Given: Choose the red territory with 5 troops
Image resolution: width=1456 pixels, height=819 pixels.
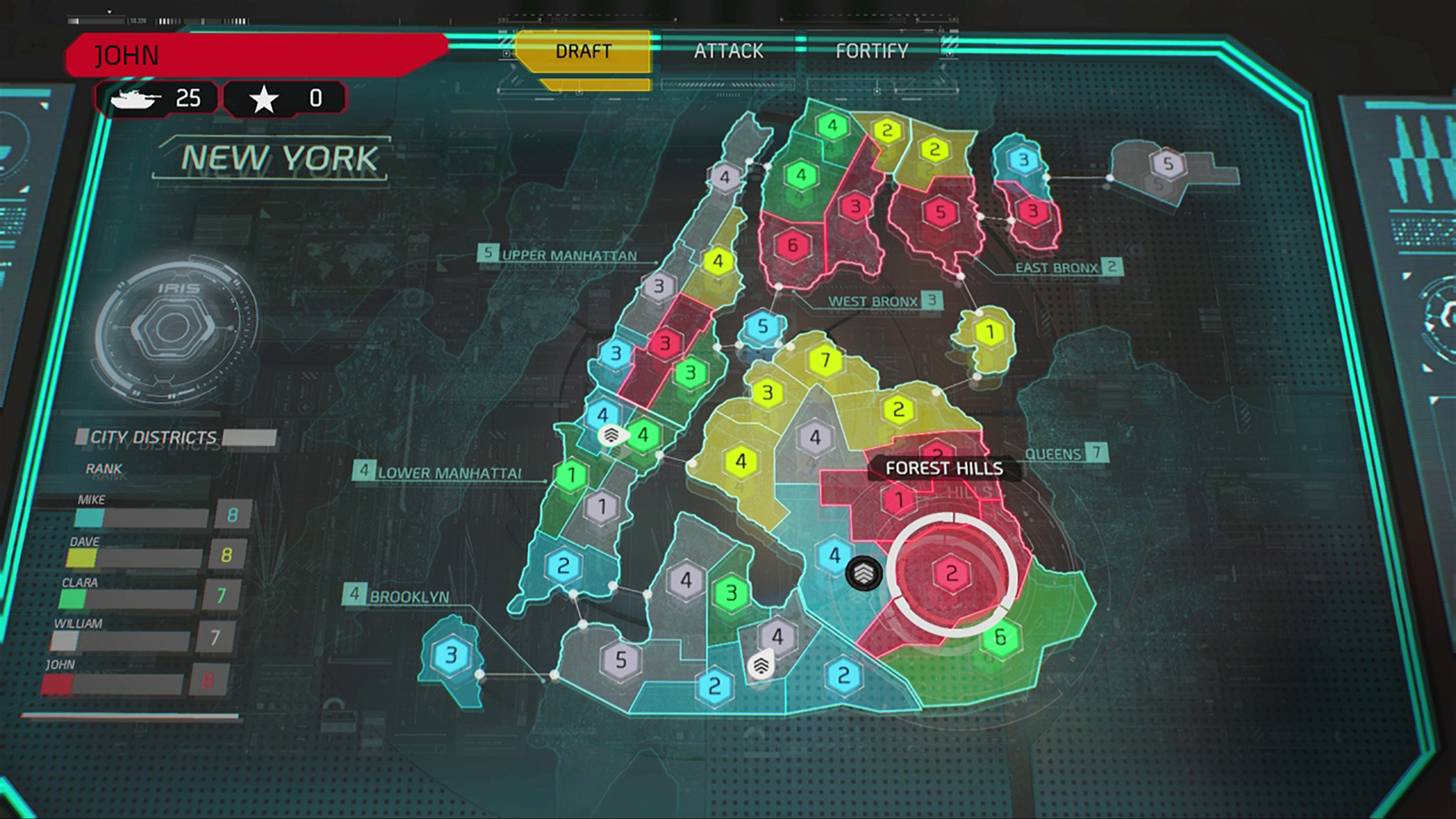Looking at the screenshot, I should pyautogui.click(x=941, y=212).
